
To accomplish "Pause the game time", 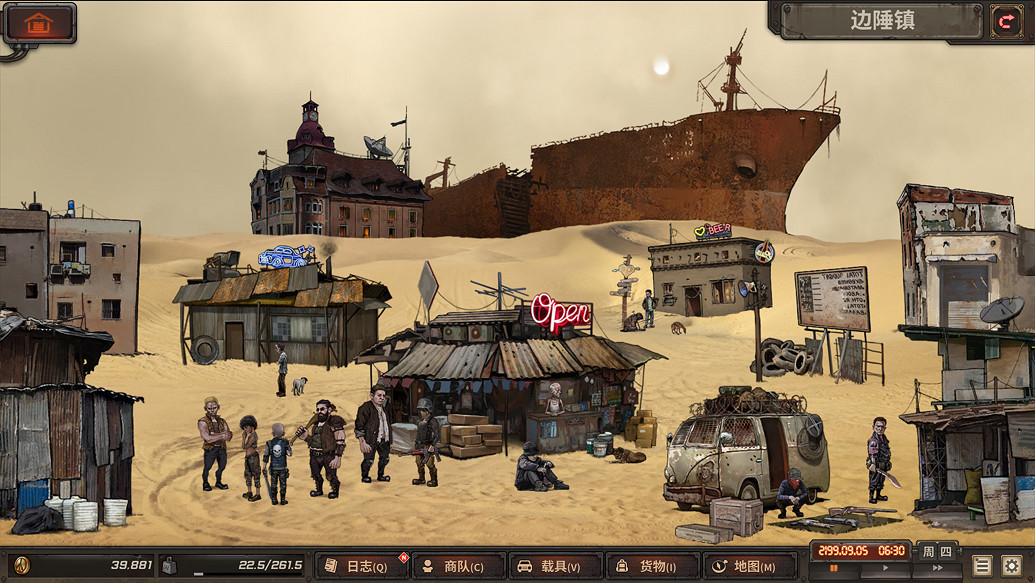I will point(832,569).
